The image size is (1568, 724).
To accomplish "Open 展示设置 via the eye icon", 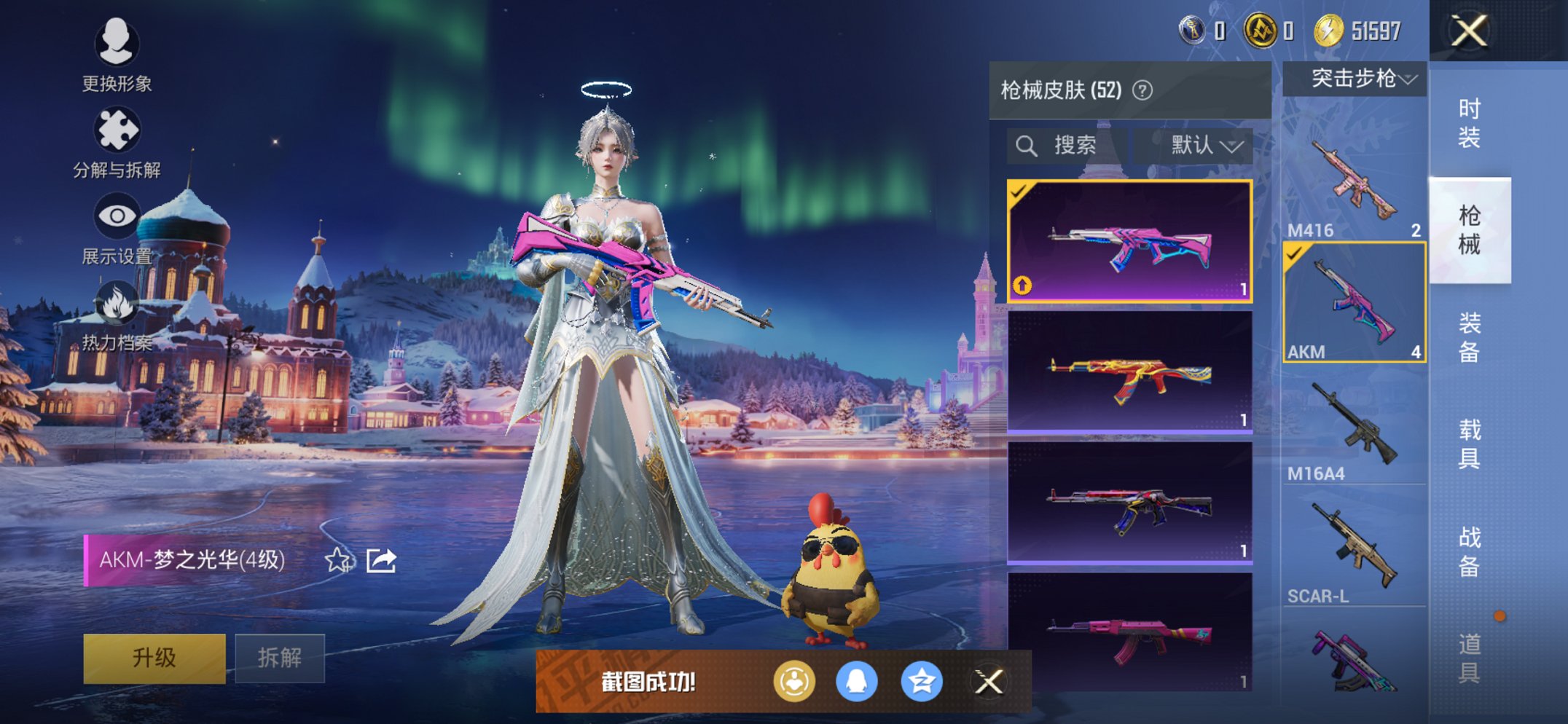I will tap(117, 215).
